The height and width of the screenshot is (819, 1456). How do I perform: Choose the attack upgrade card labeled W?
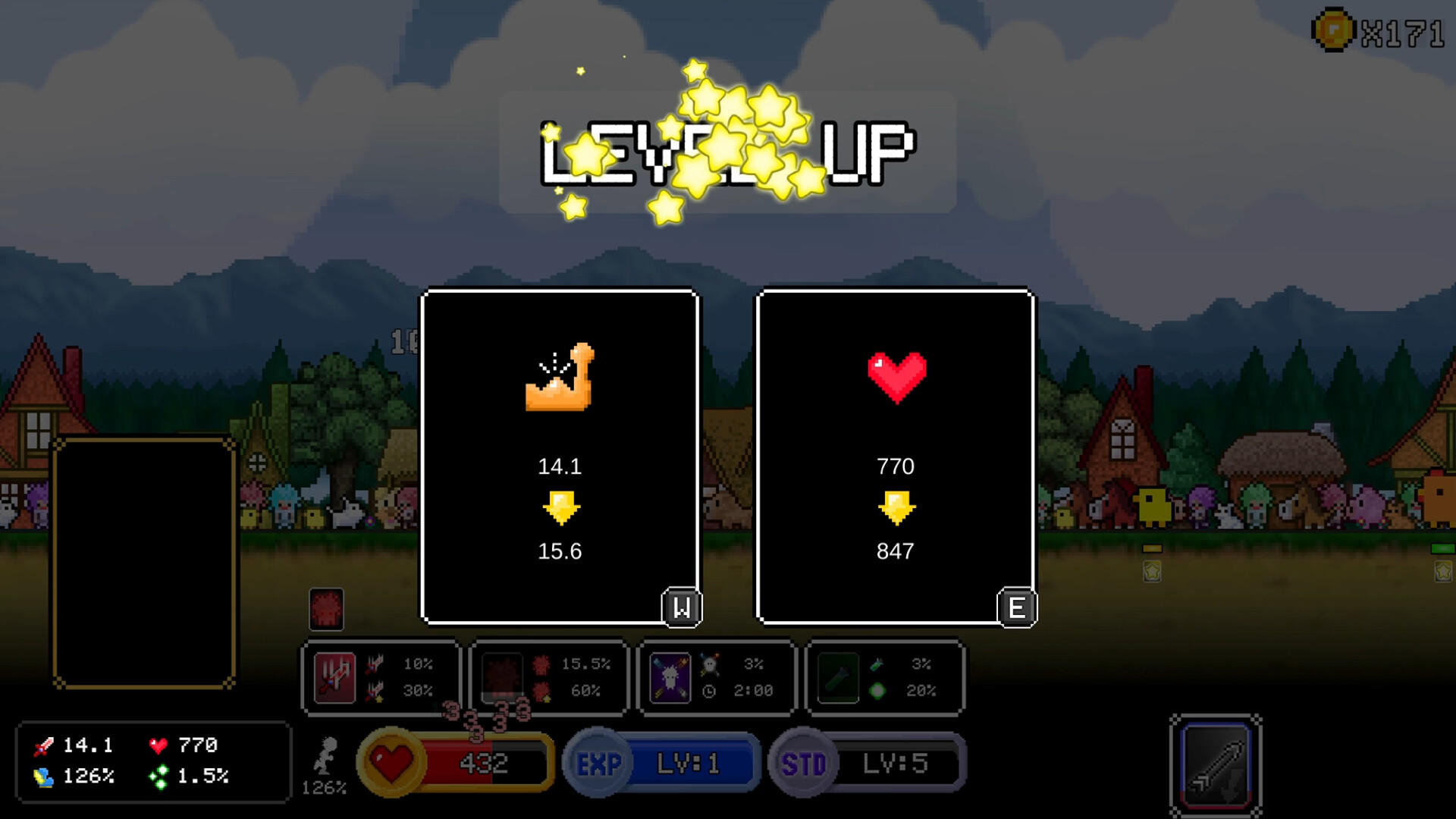pos(560,455)
